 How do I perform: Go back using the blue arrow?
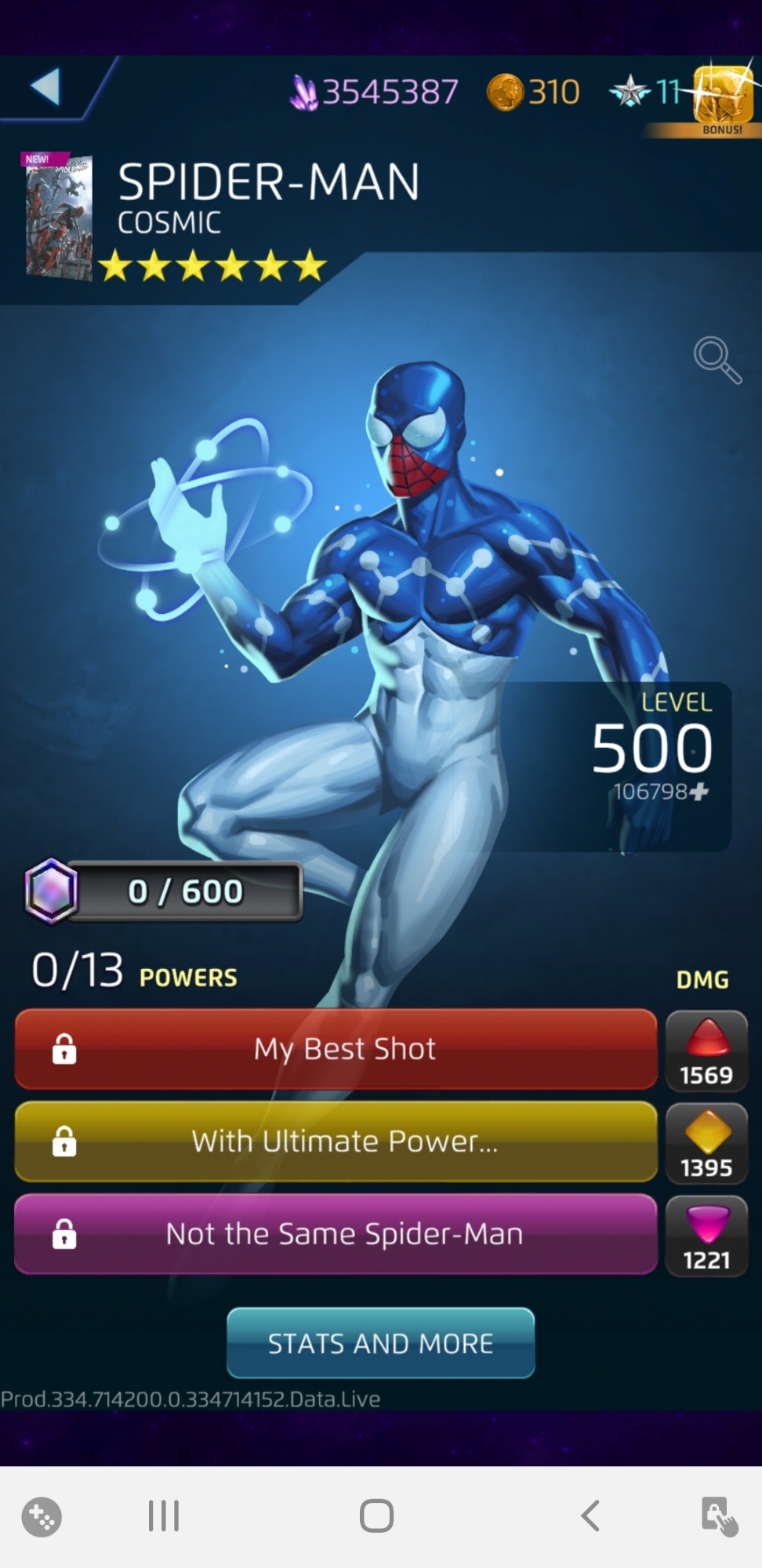(45, 86)
